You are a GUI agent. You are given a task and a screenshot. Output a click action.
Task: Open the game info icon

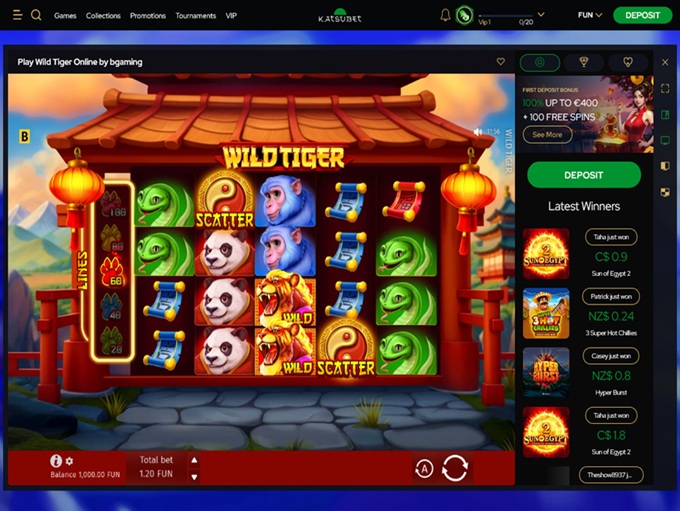coord(56,461)
